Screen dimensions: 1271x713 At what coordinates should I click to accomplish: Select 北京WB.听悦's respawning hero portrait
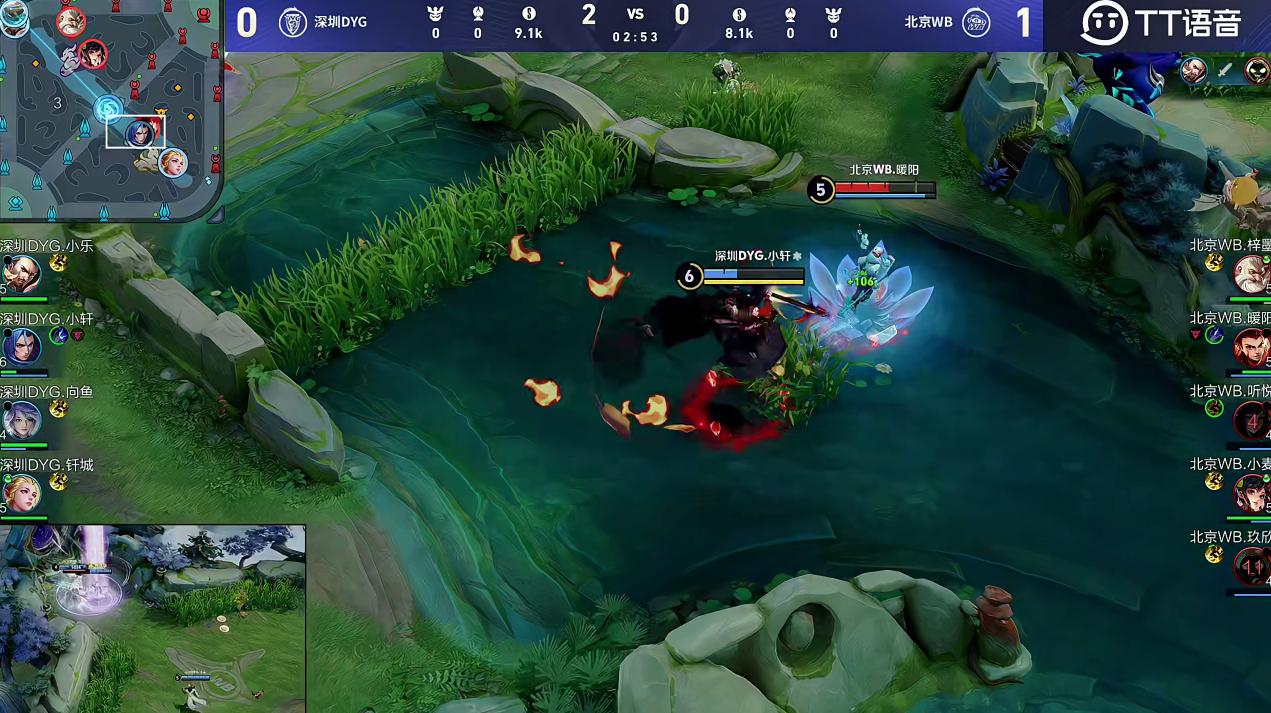click(x=1251, y=421)
